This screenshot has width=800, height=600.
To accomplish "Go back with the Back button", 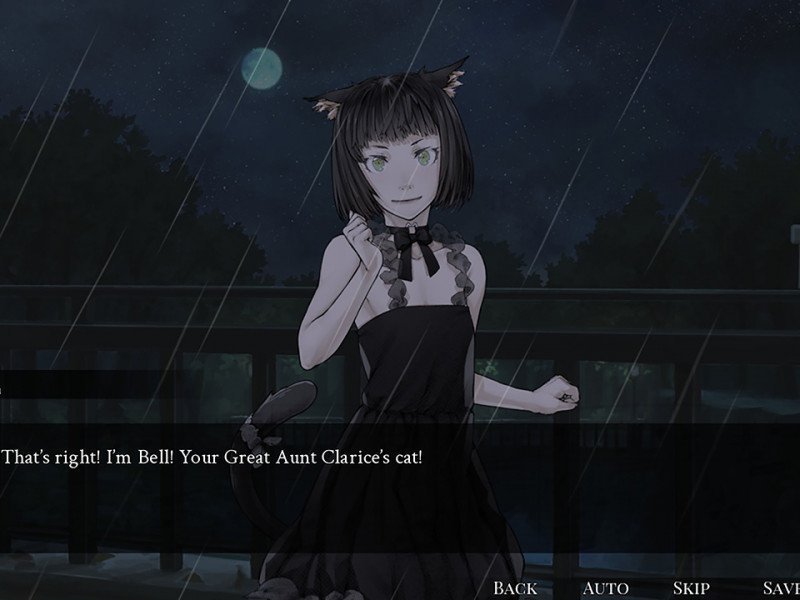I will (x=515, y=588).
